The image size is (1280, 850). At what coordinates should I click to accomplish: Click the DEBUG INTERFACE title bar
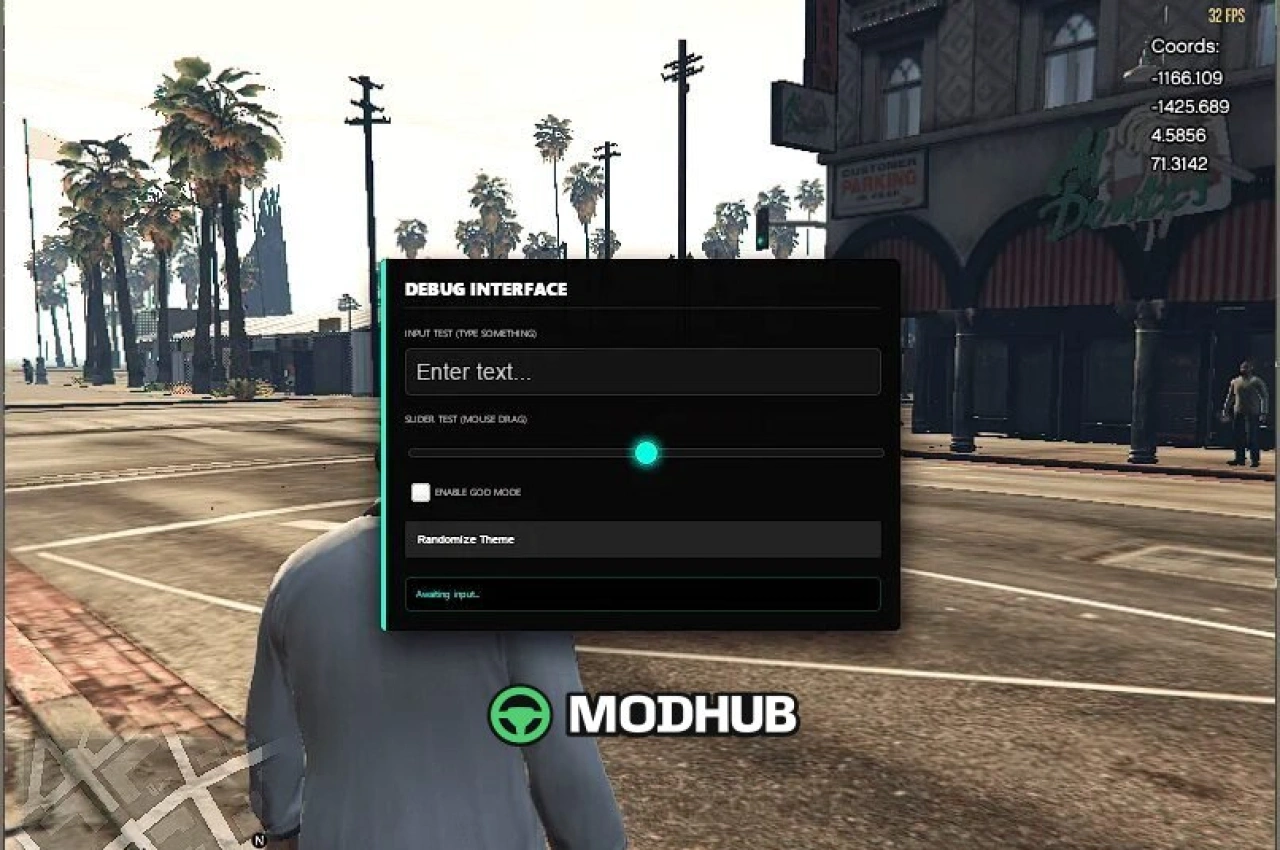[x=485, y=290]
